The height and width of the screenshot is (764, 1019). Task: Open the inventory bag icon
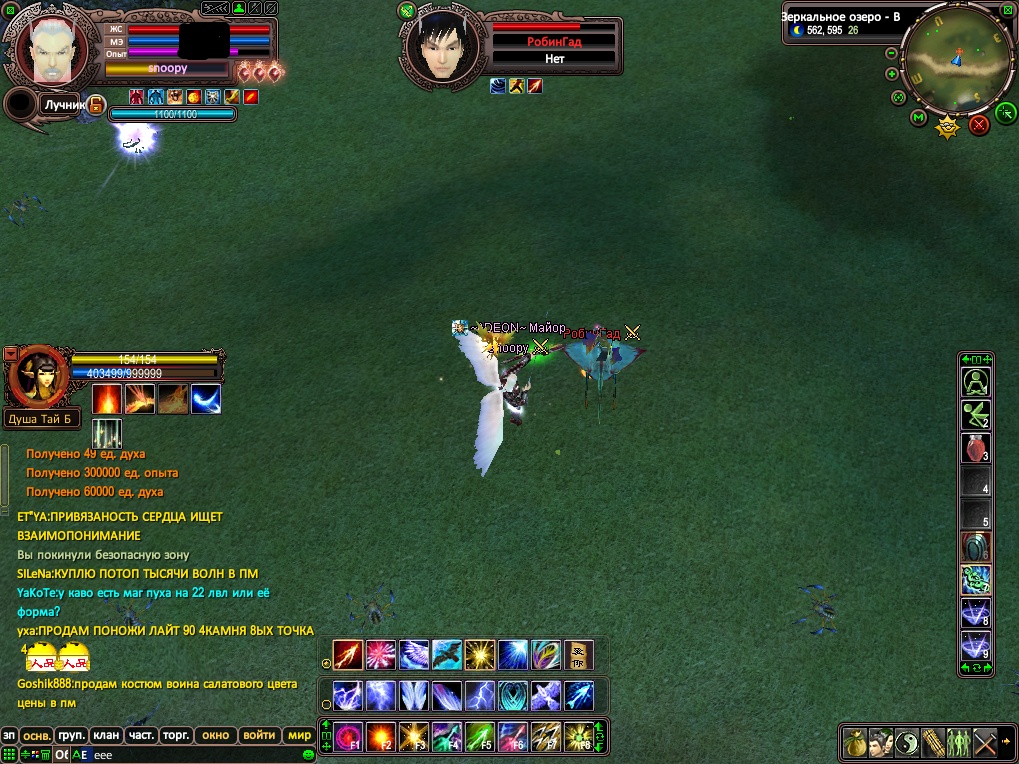(x=854, y=742)
